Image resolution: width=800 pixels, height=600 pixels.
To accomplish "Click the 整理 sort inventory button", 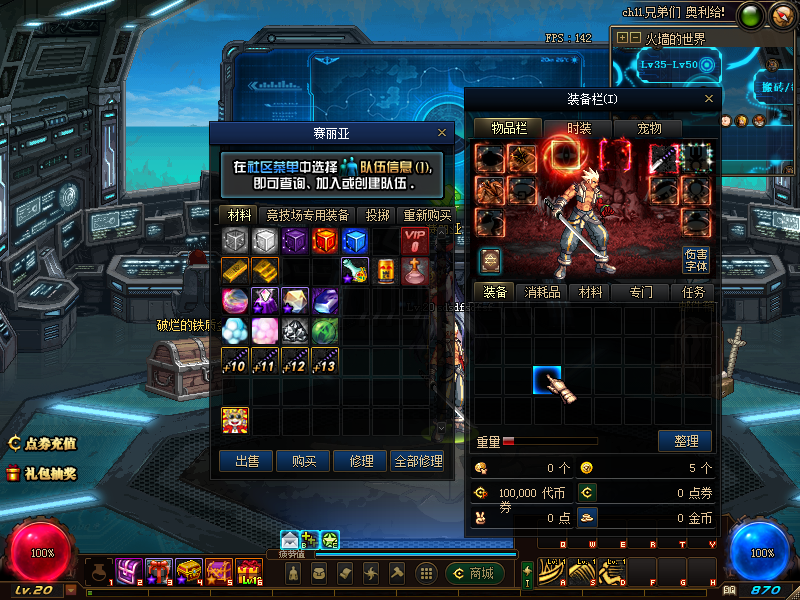I will (685, 441).
